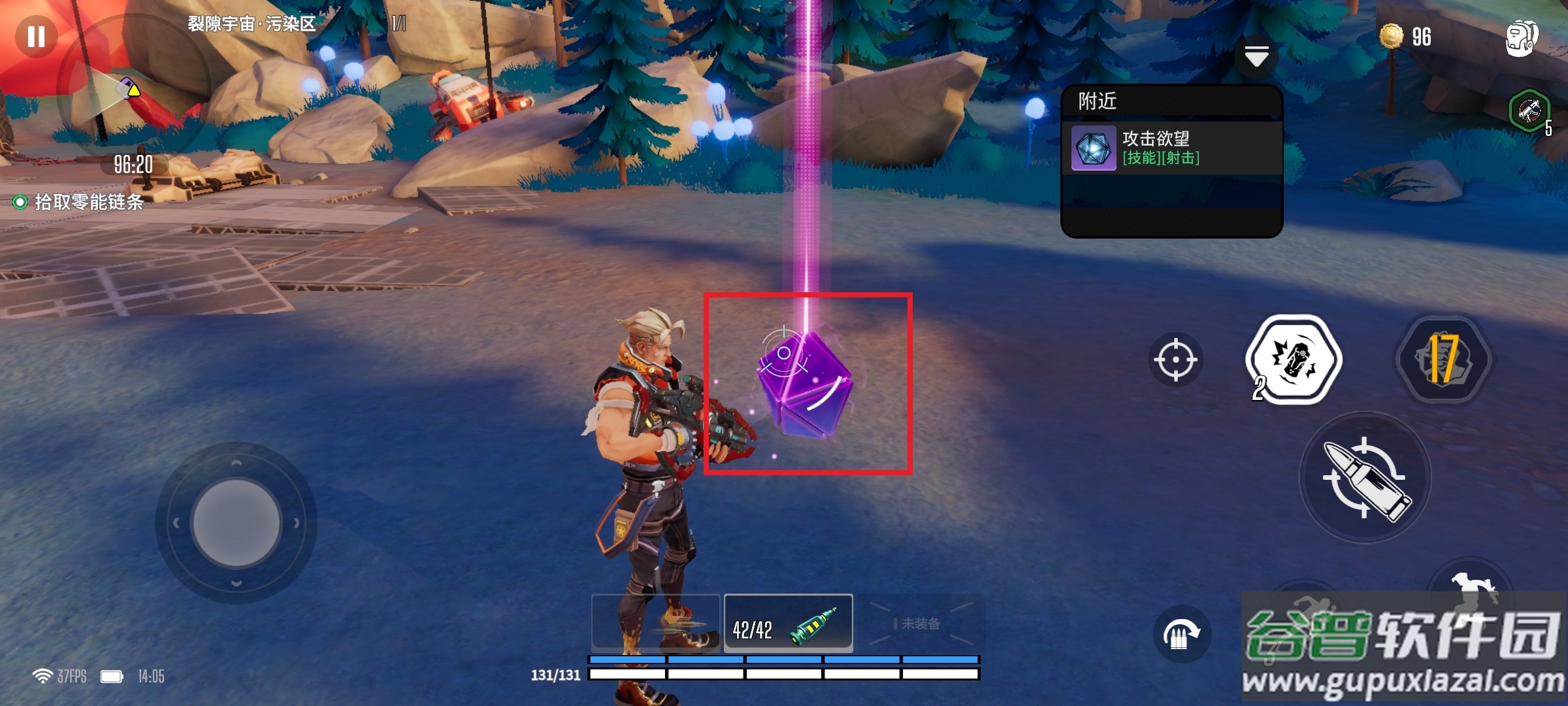Reload ammo with the magazine button
The width and height of the screenshot is (1568, 706).
point(1181,634)
